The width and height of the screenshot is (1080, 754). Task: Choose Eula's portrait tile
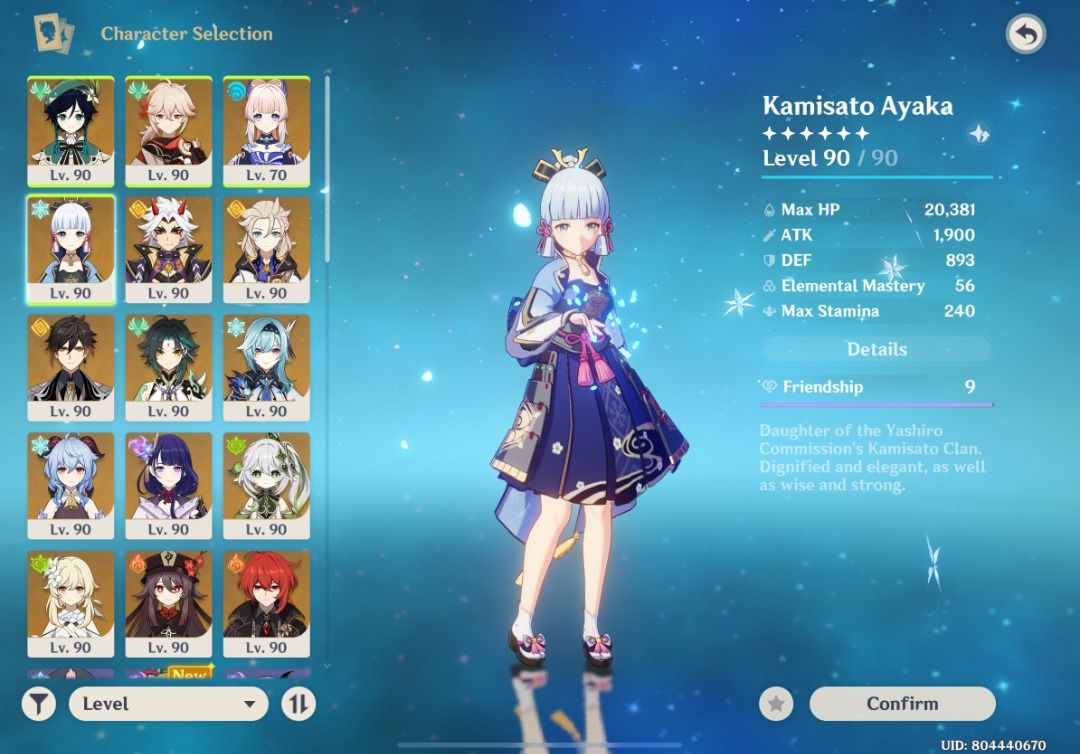(266, 367)
